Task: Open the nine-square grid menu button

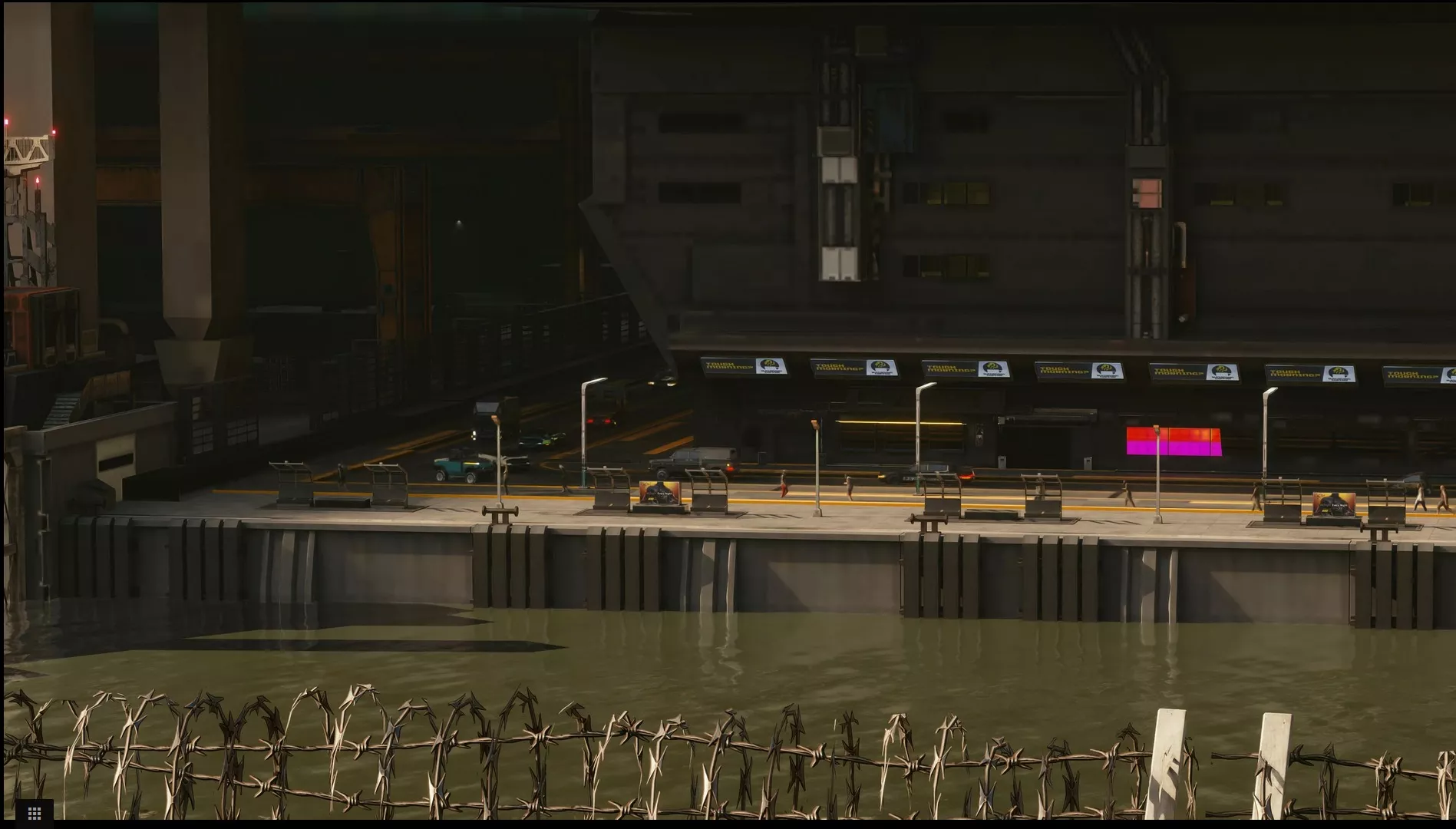Action: (x=34, y=812)
